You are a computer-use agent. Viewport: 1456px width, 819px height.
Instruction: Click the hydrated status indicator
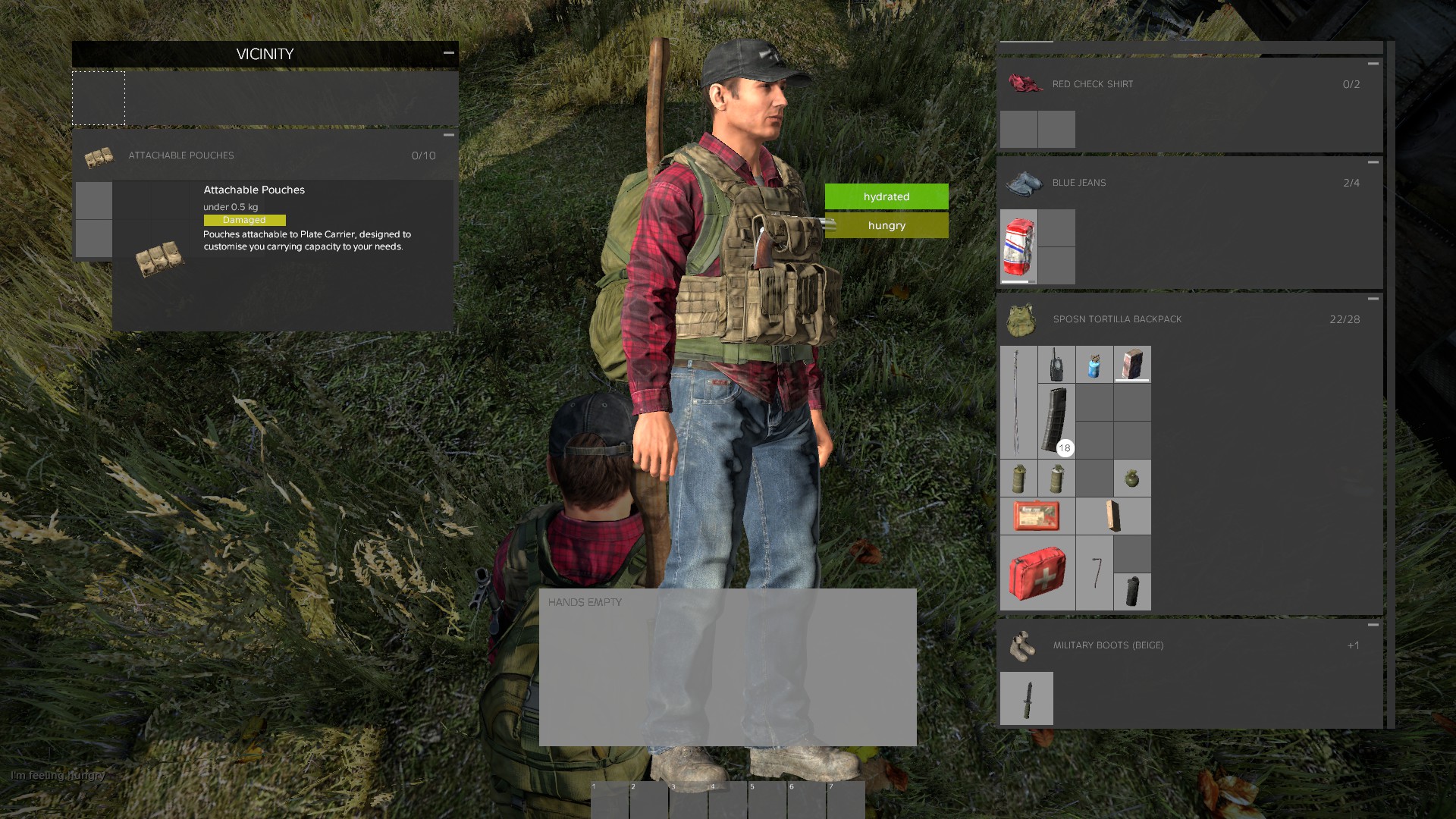(885, 196)
